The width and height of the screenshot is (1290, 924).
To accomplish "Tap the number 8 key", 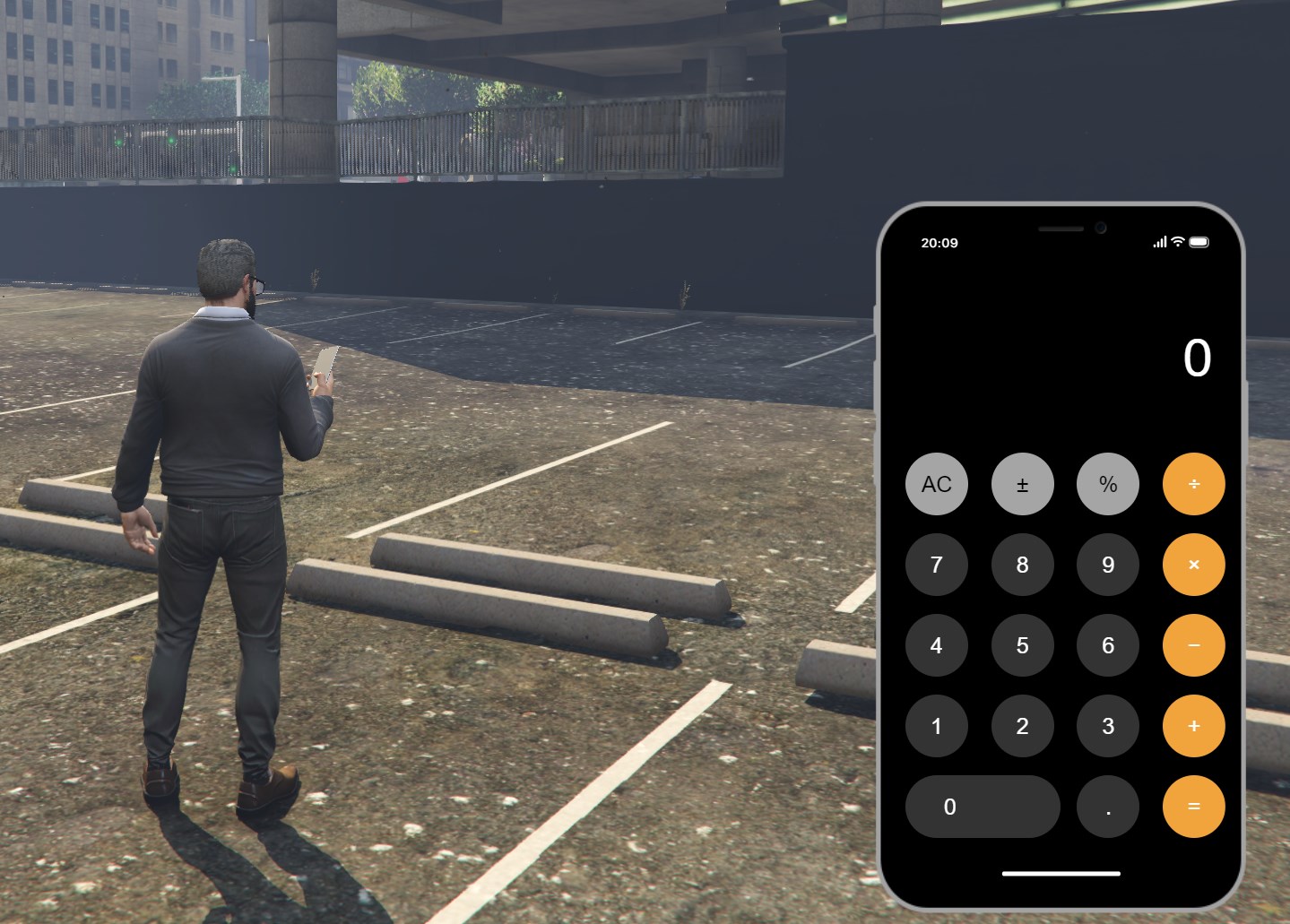I will (1022, 565).
